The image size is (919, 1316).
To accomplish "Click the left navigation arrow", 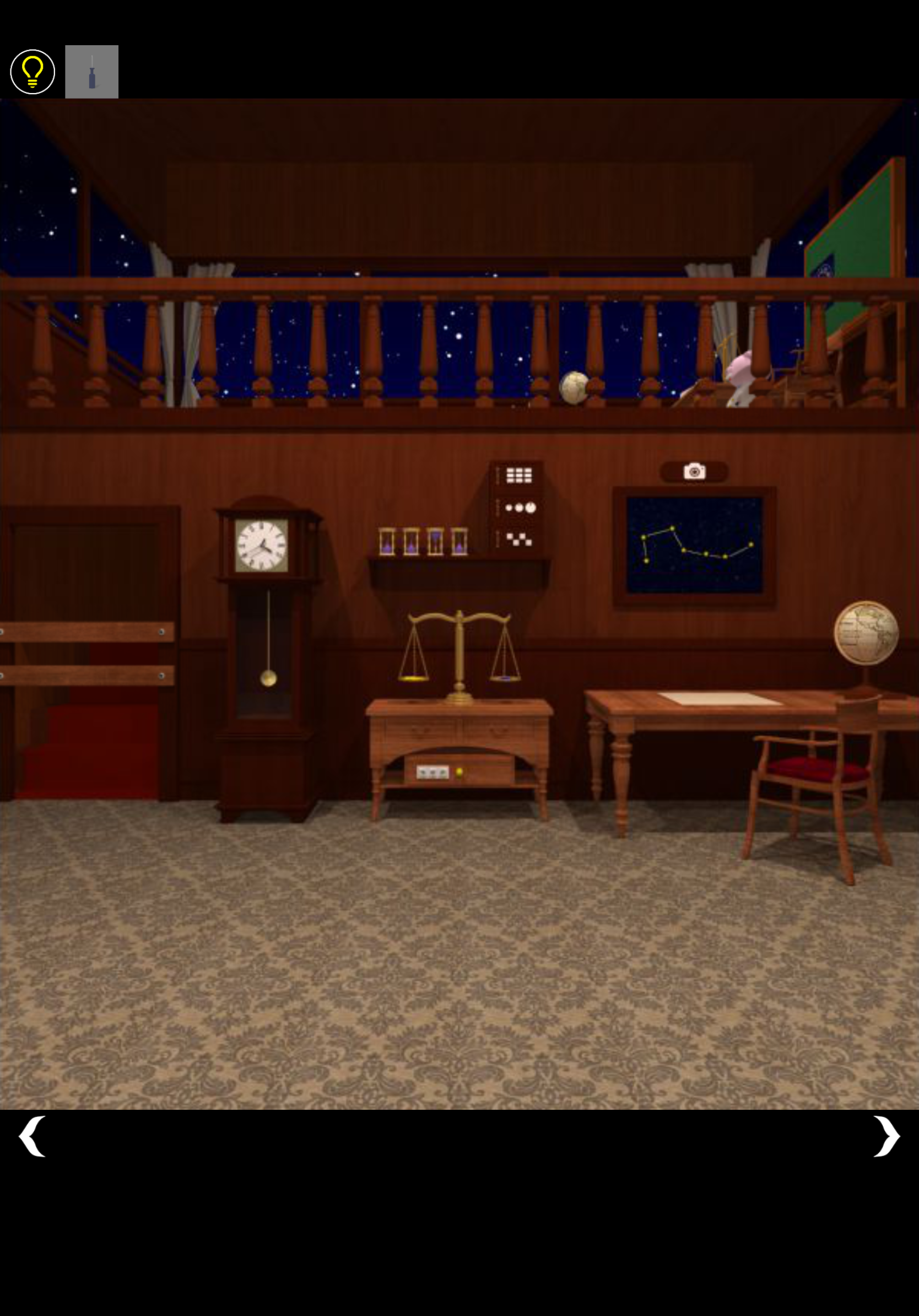I will (x=33, y=1135).
